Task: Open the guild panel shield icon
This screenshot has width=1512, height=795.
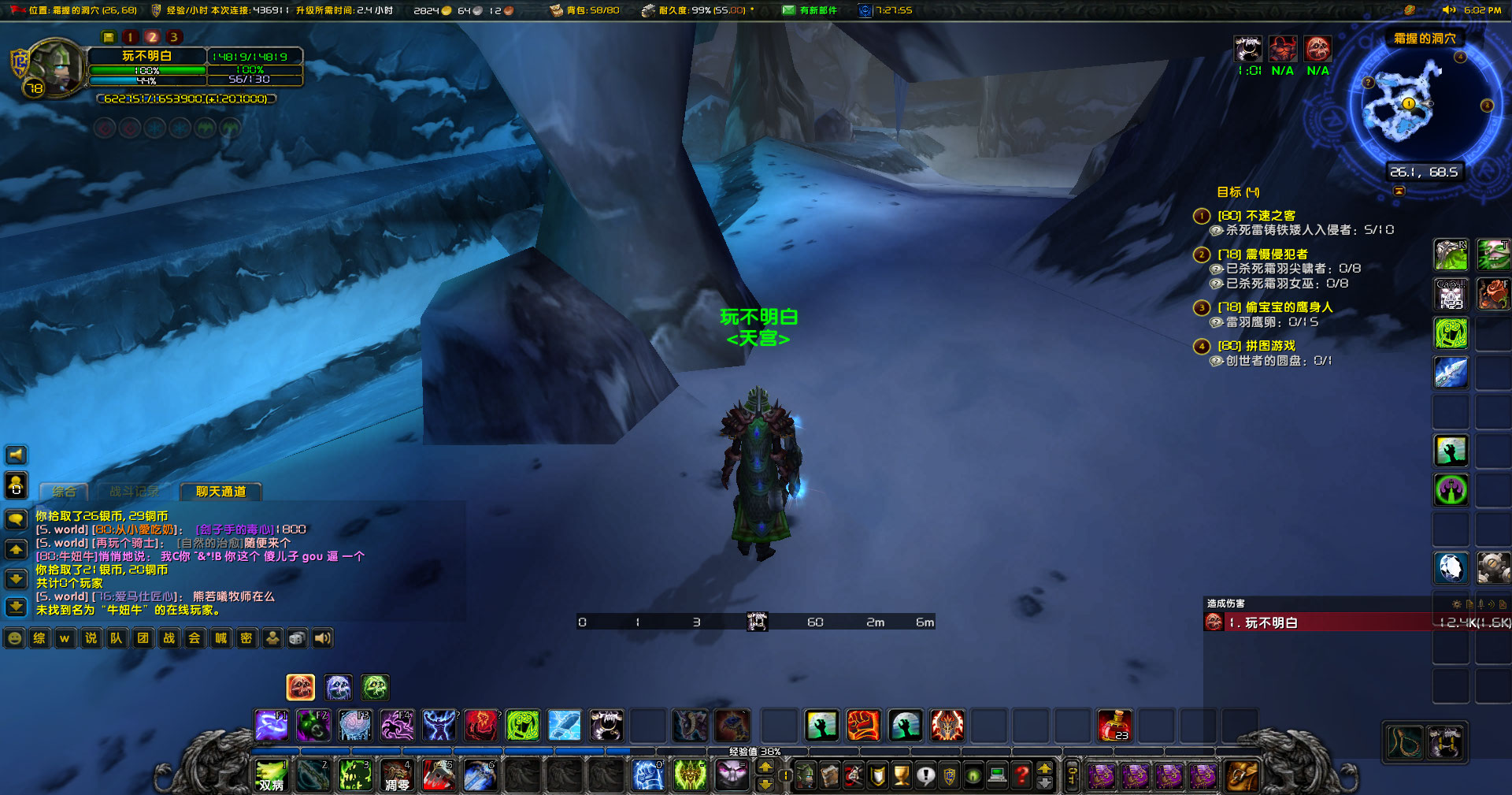Action: 949,775
